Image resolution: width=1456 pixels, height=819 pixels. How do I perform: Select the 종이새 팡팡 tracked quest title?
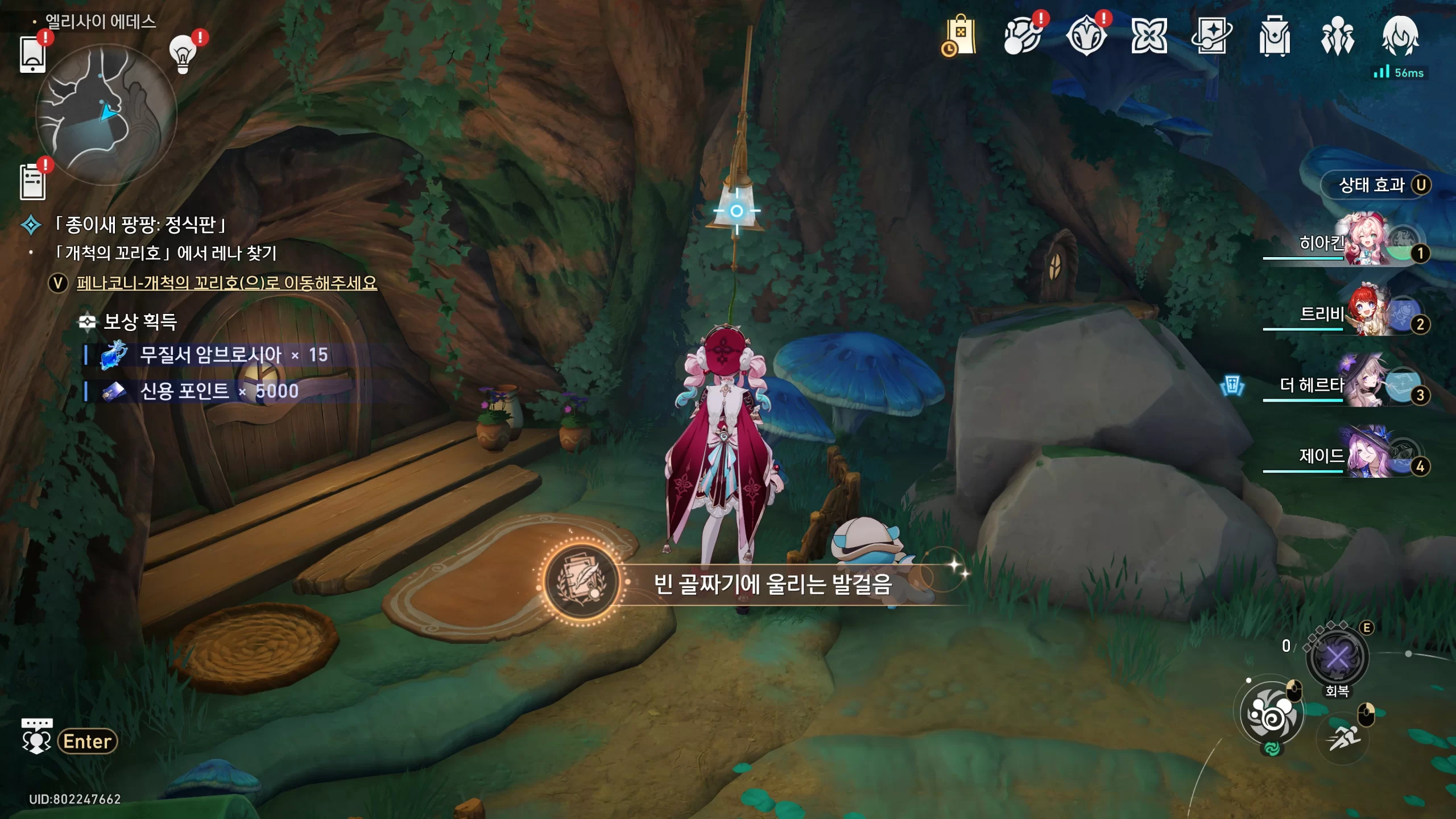(140, 225)
